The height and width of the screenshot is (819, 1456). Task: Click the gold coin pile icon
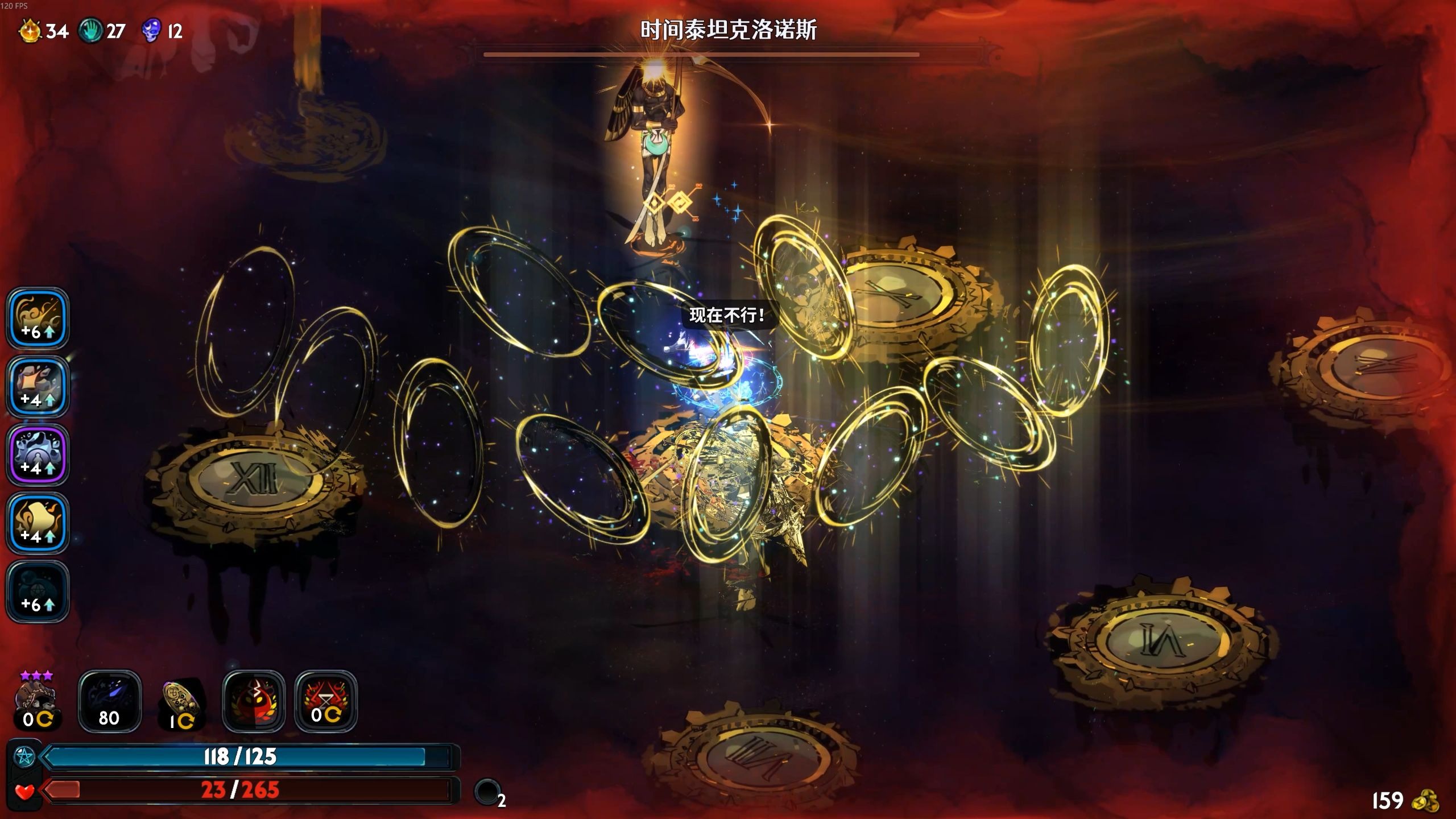(1425, 800)
